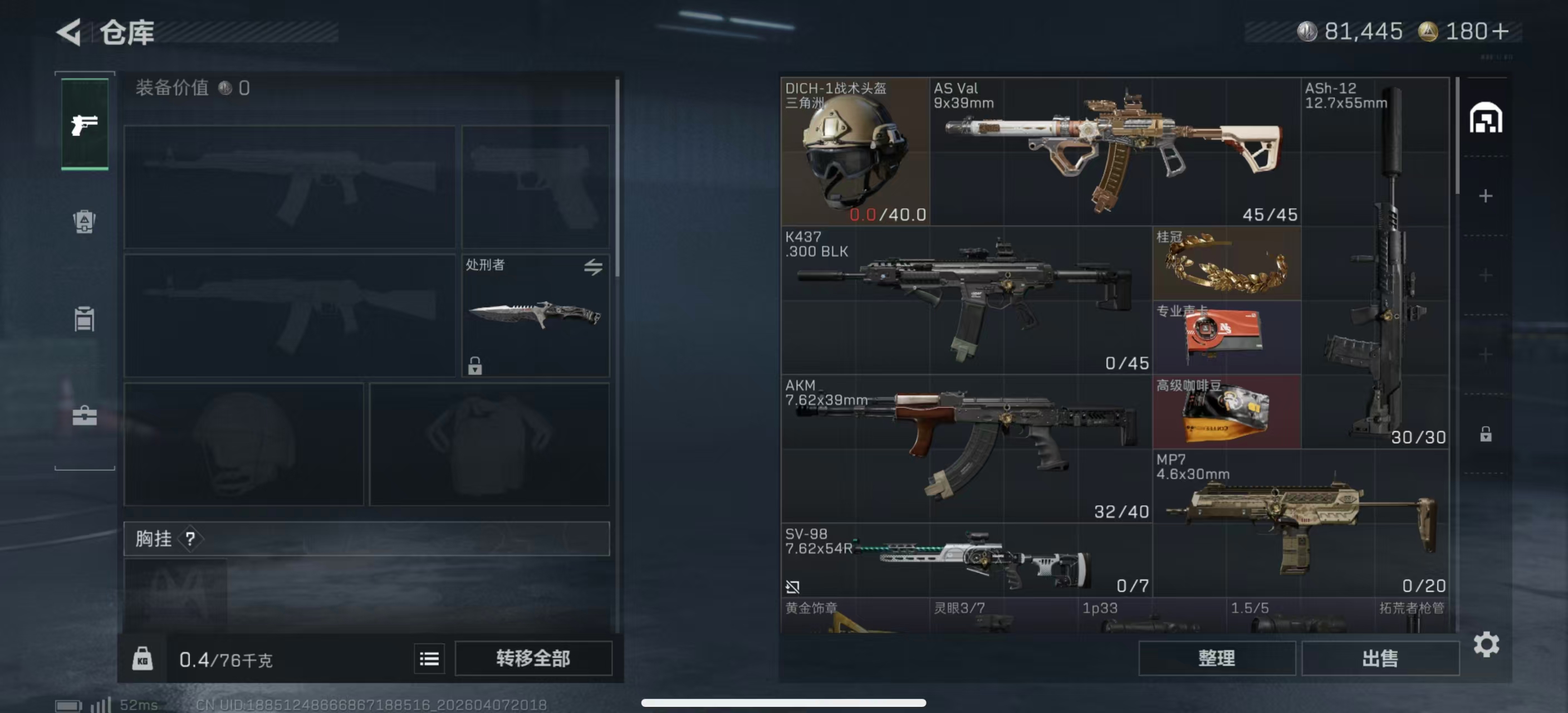The width and height of the screenshot is (1568, 713).
Task: Open the 胸挂 help question mark
Action: (x=190, y=539)
